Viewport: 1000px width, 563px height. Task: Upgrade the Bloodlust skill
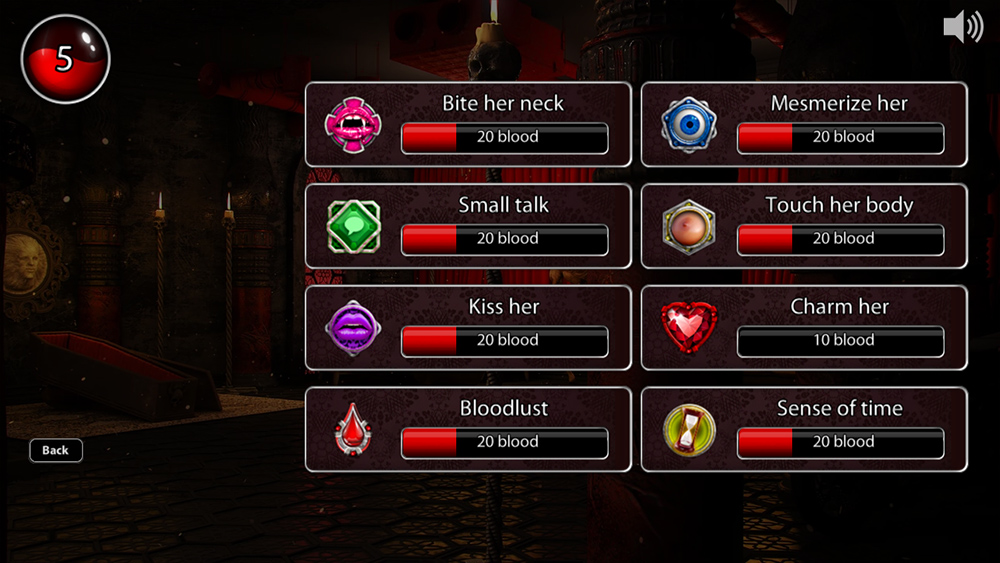(x=468, y=430)
